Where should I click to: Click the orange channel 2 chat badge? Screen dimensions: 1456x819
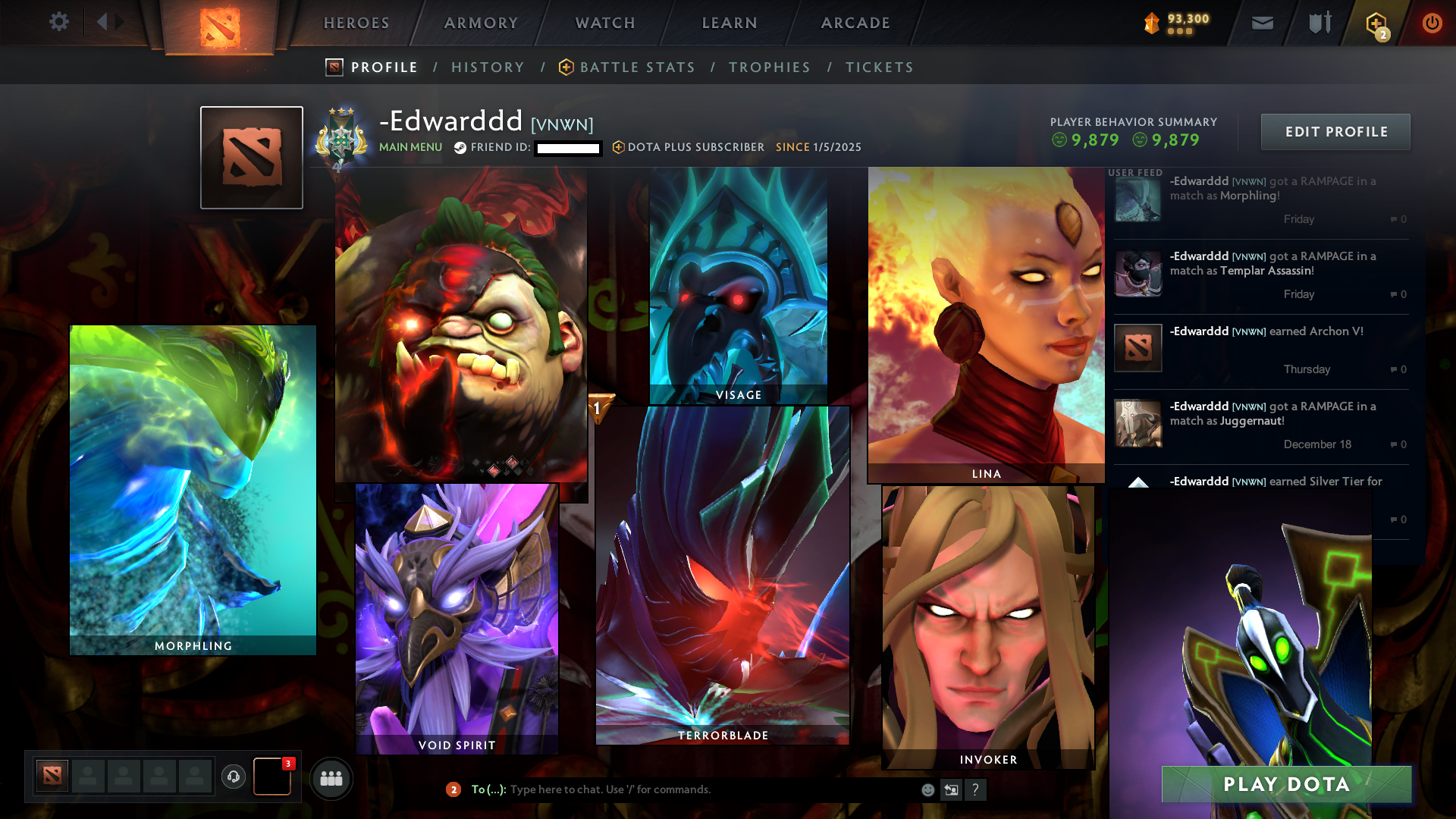pyautogui.click(x=453, y=789)
